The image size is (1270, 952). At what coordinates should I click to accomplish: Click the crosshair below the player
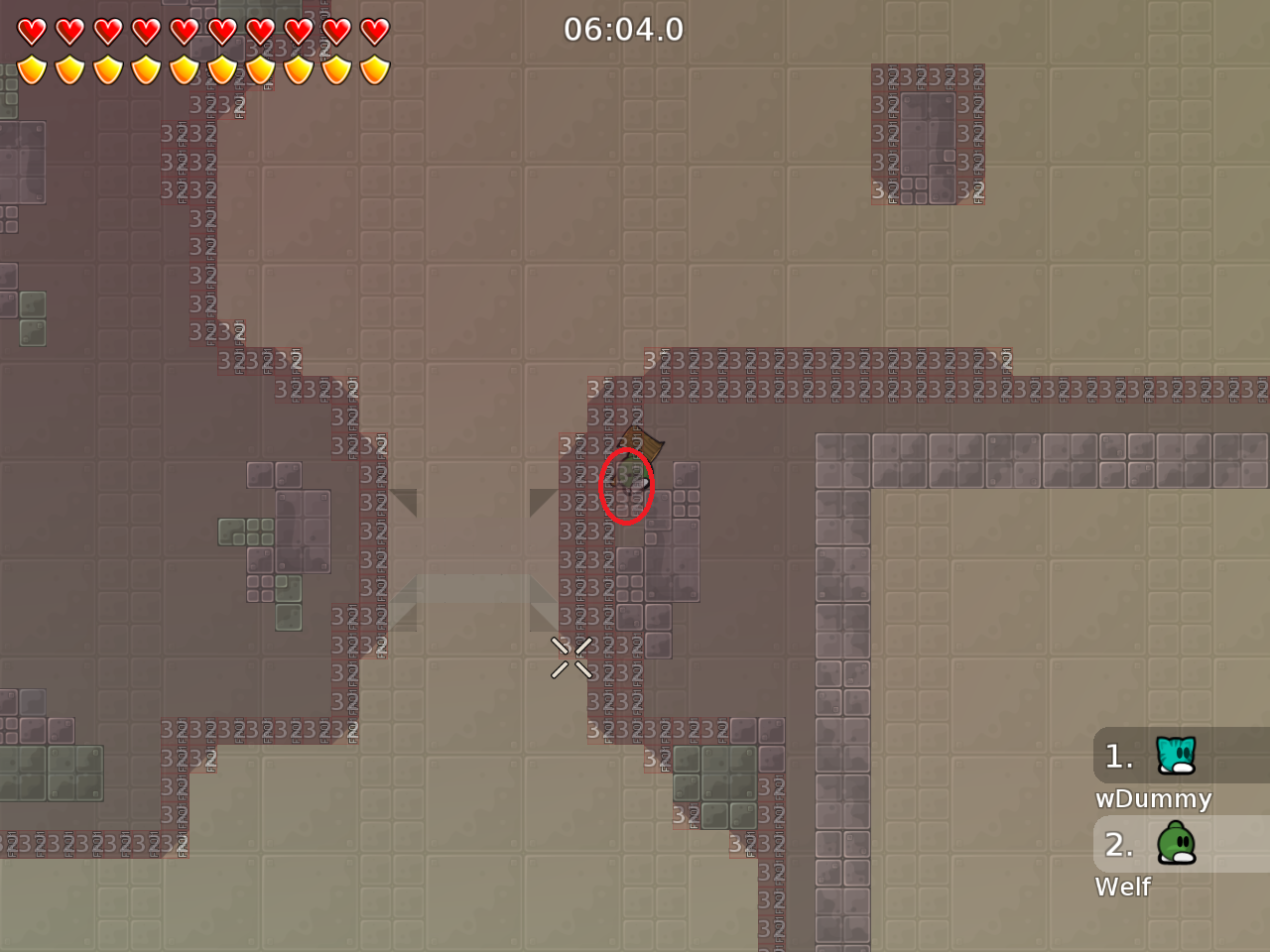click(x=571, y=657)
